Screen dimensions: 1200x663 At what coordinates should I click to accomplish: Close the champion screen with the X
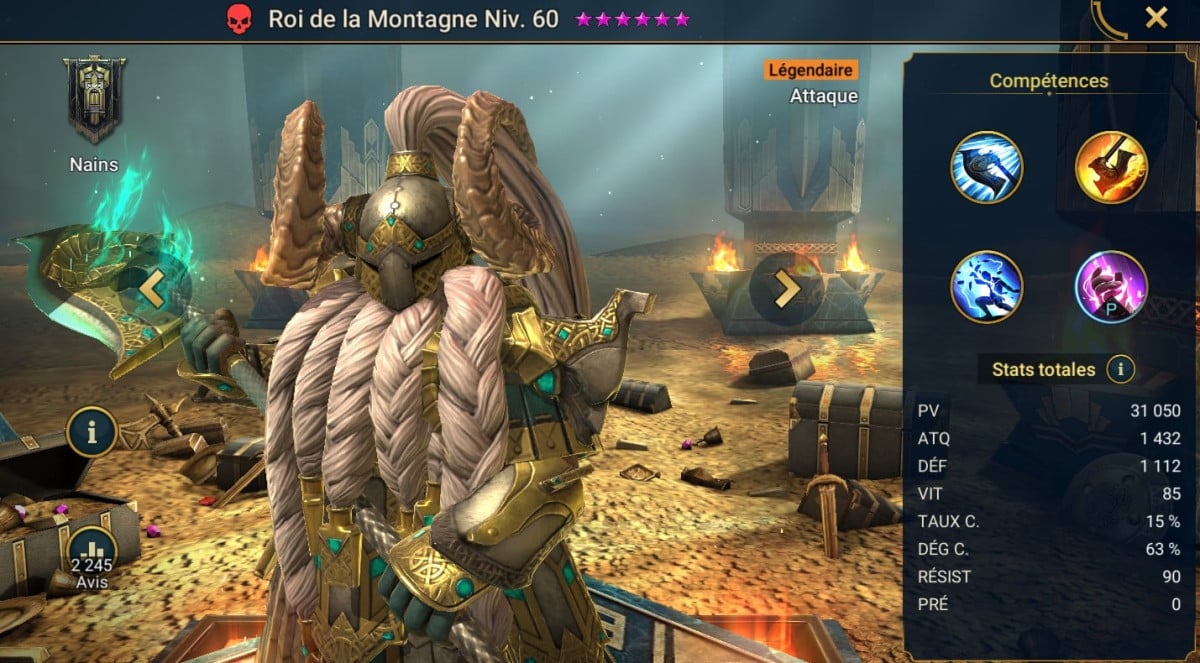point(1156,18)
